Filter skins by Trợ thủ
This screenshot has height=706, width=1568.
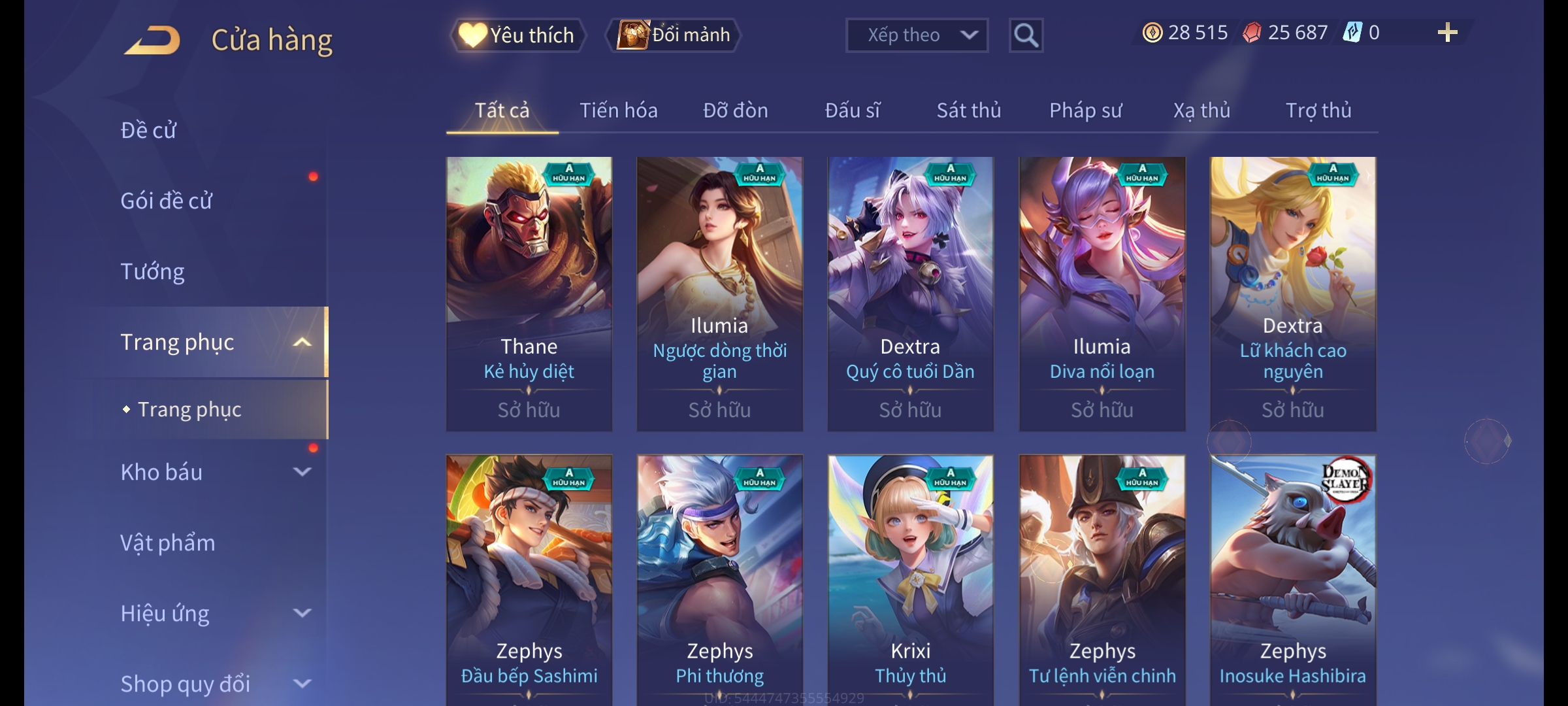click(x=1318, y=110)
